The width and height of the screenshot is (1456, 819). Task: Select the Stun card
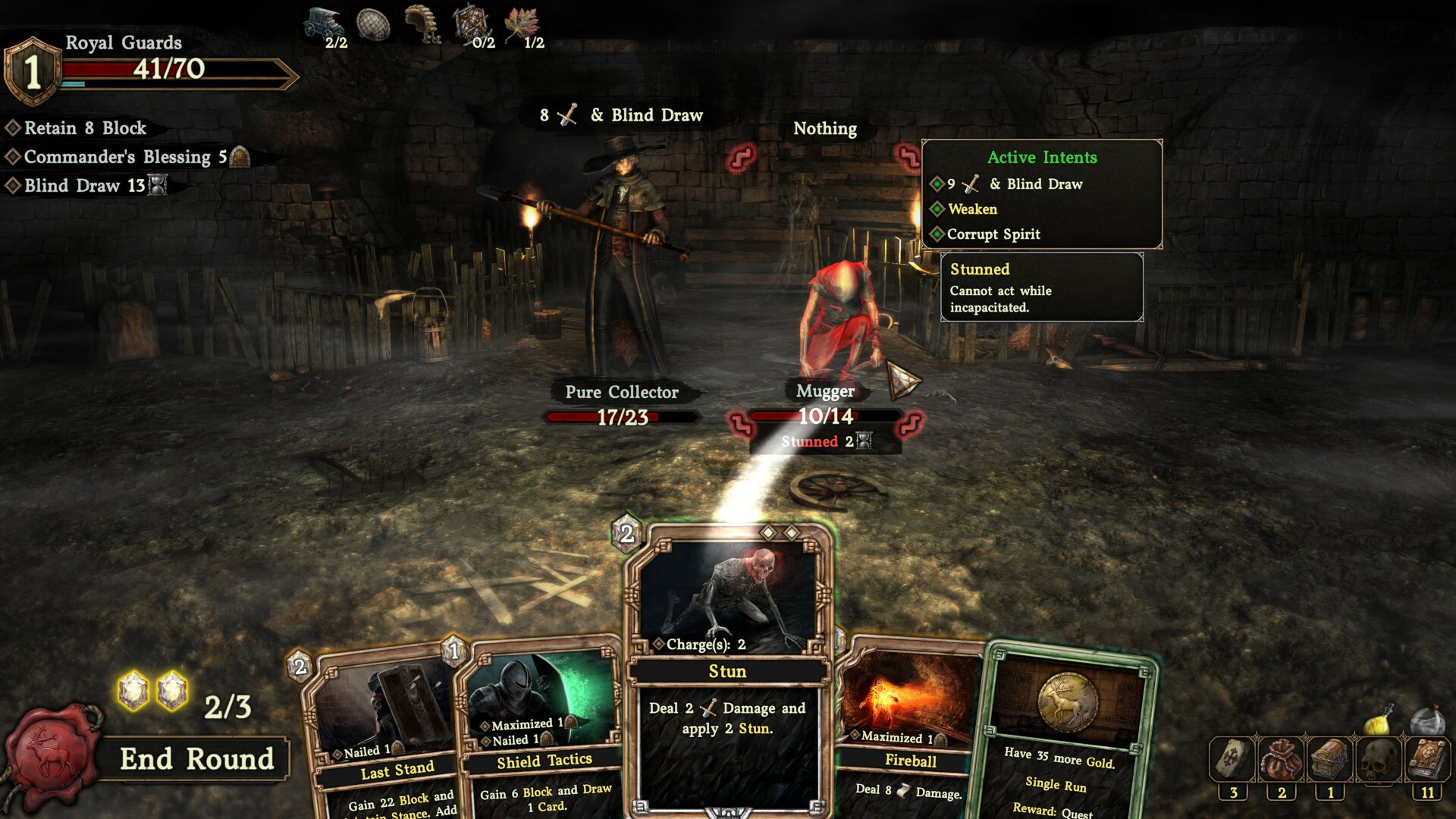coord(728,671)
